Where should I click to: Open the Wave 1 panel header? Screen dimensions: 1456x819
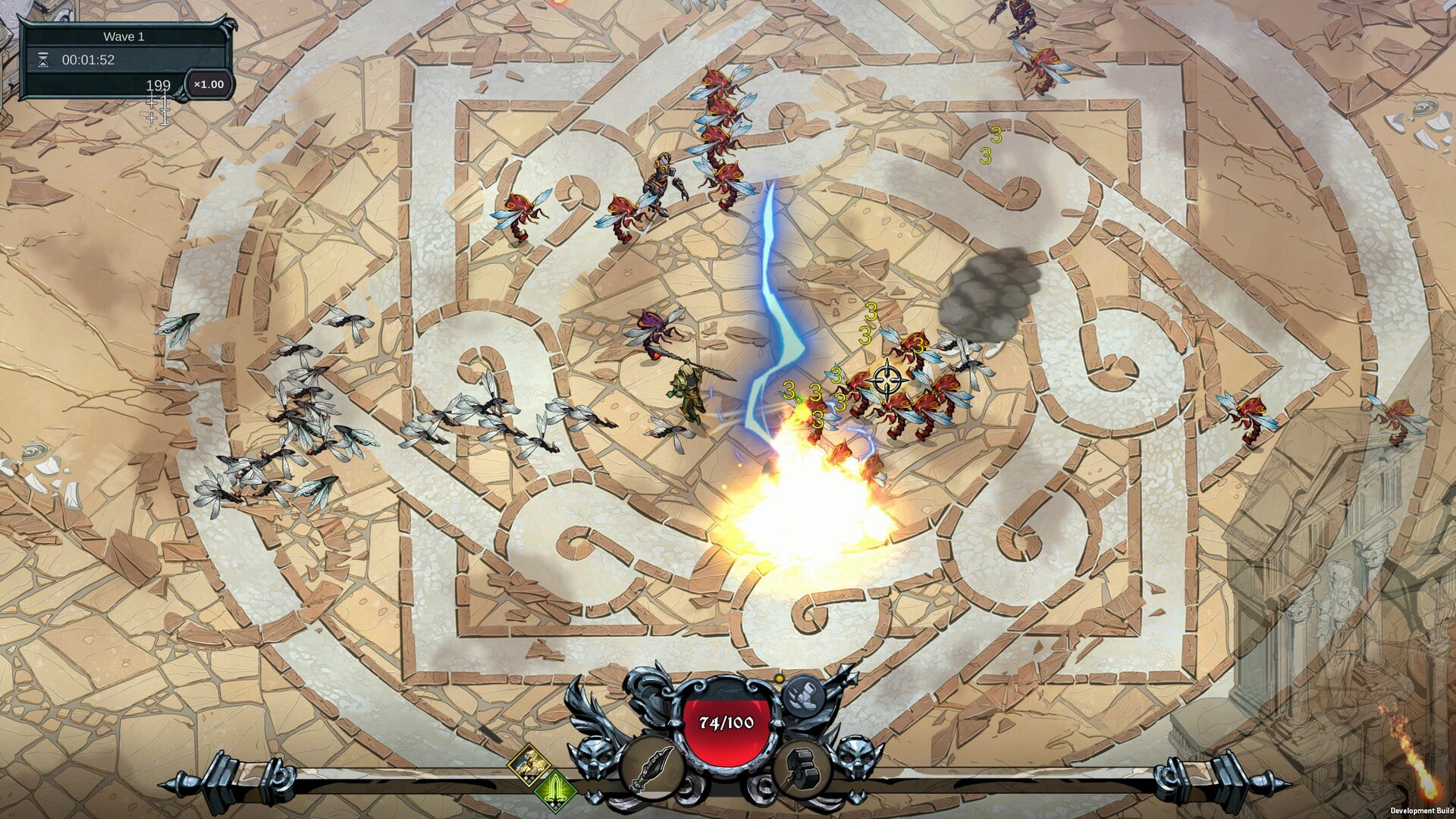(124, 36)
